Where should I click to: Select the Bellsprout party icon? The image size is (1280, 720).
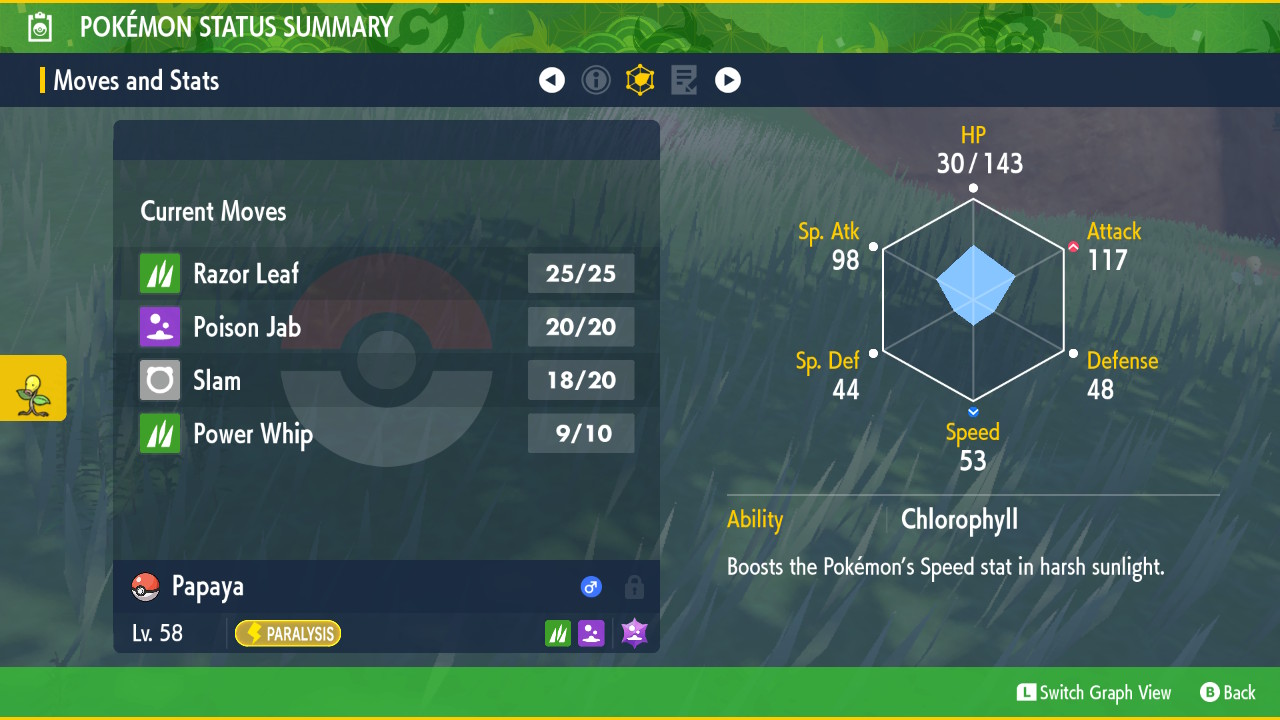33,388
